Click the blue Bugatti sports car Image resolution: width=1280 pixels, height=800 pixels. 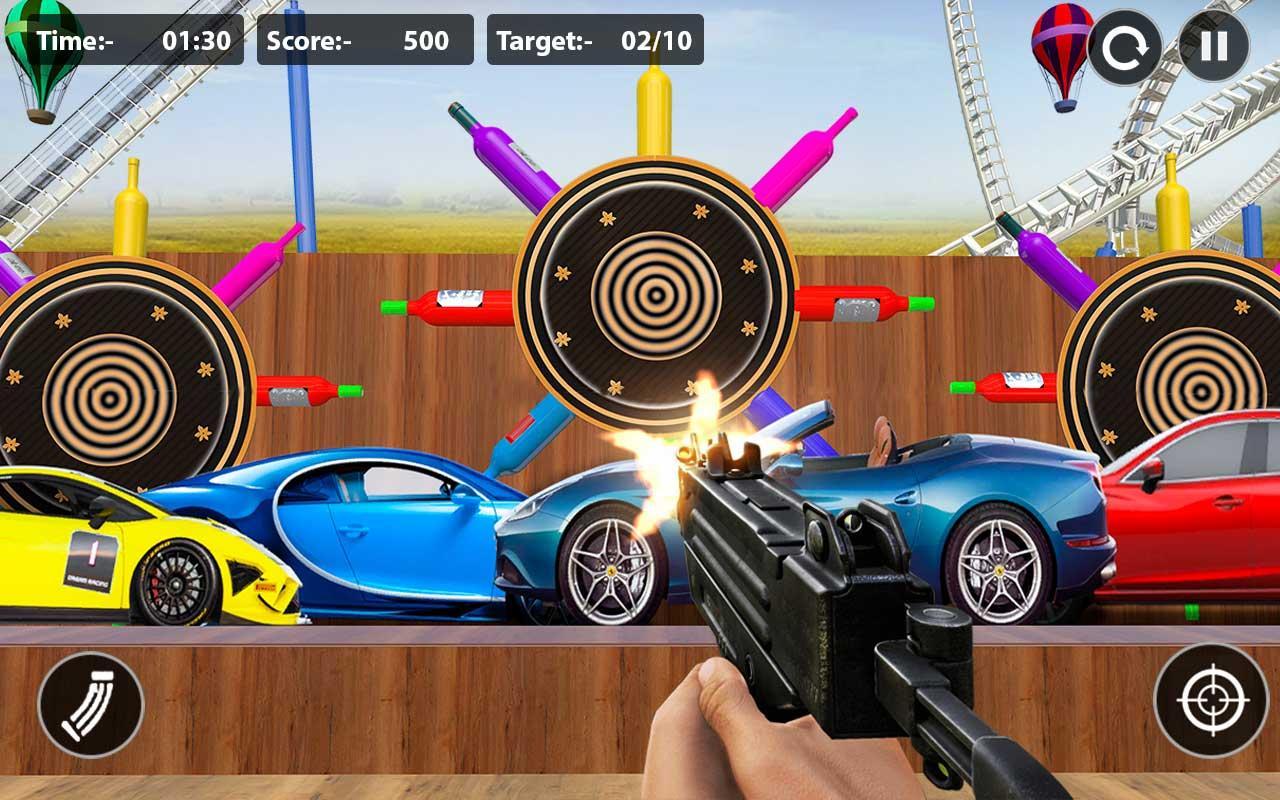click(350, 530)
